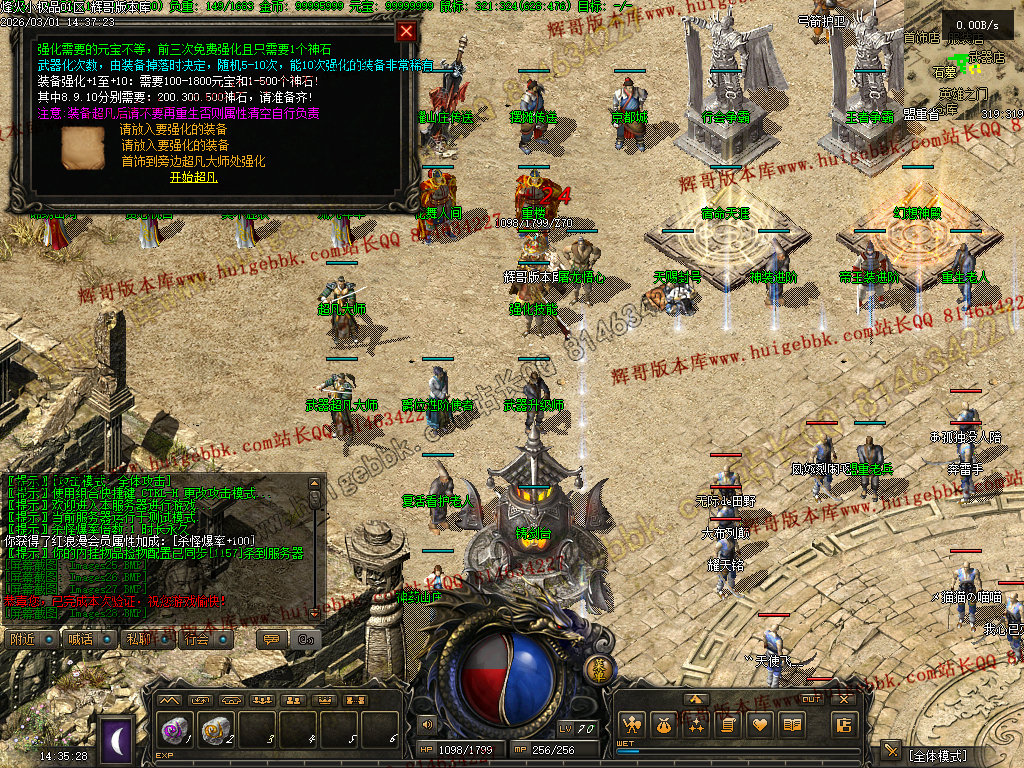Open the character warrior icon panel
Screen dimensions: 1024x768
630,724
